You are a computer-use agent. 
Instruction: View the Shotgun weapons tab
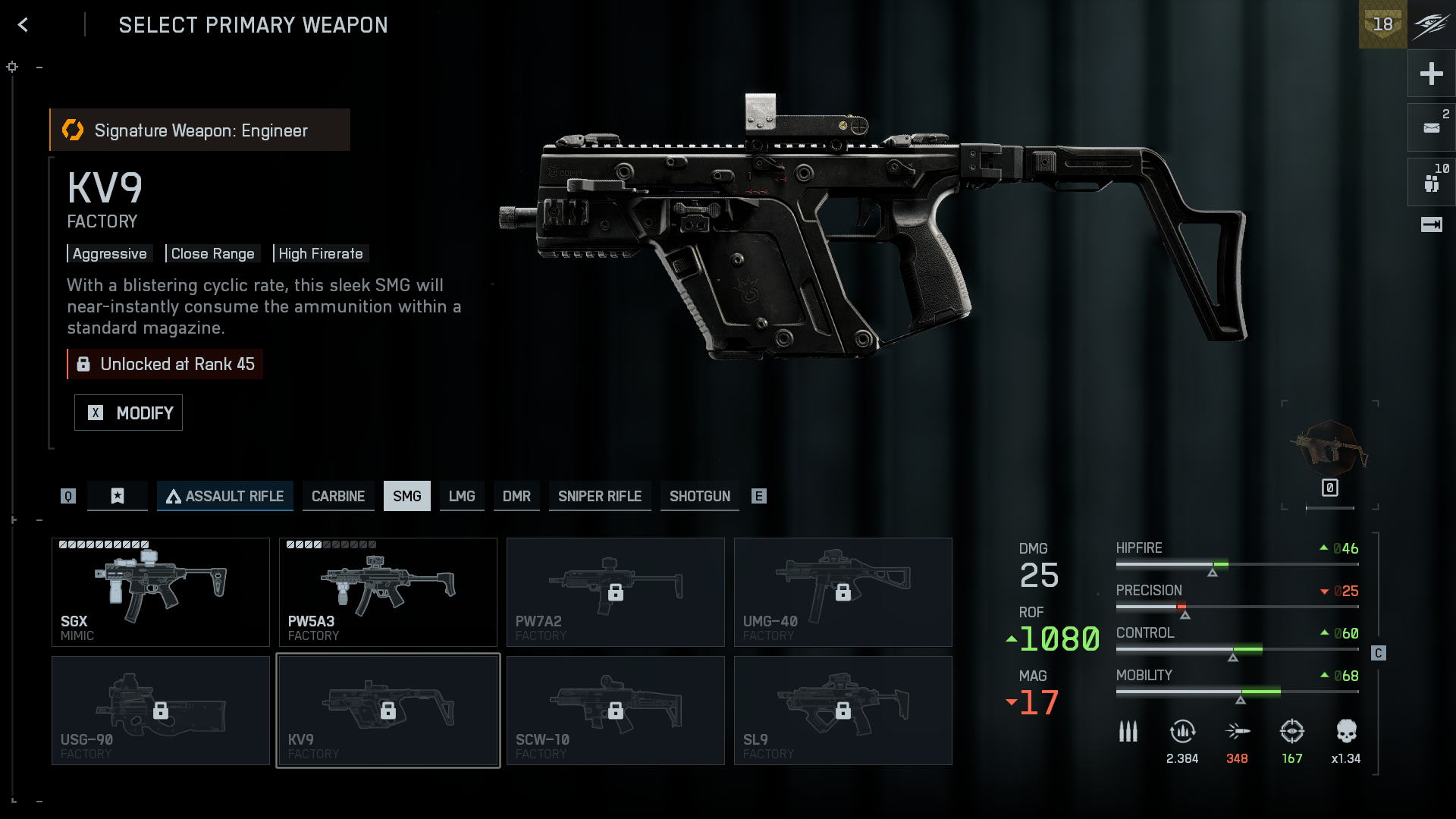coord(700,496)
